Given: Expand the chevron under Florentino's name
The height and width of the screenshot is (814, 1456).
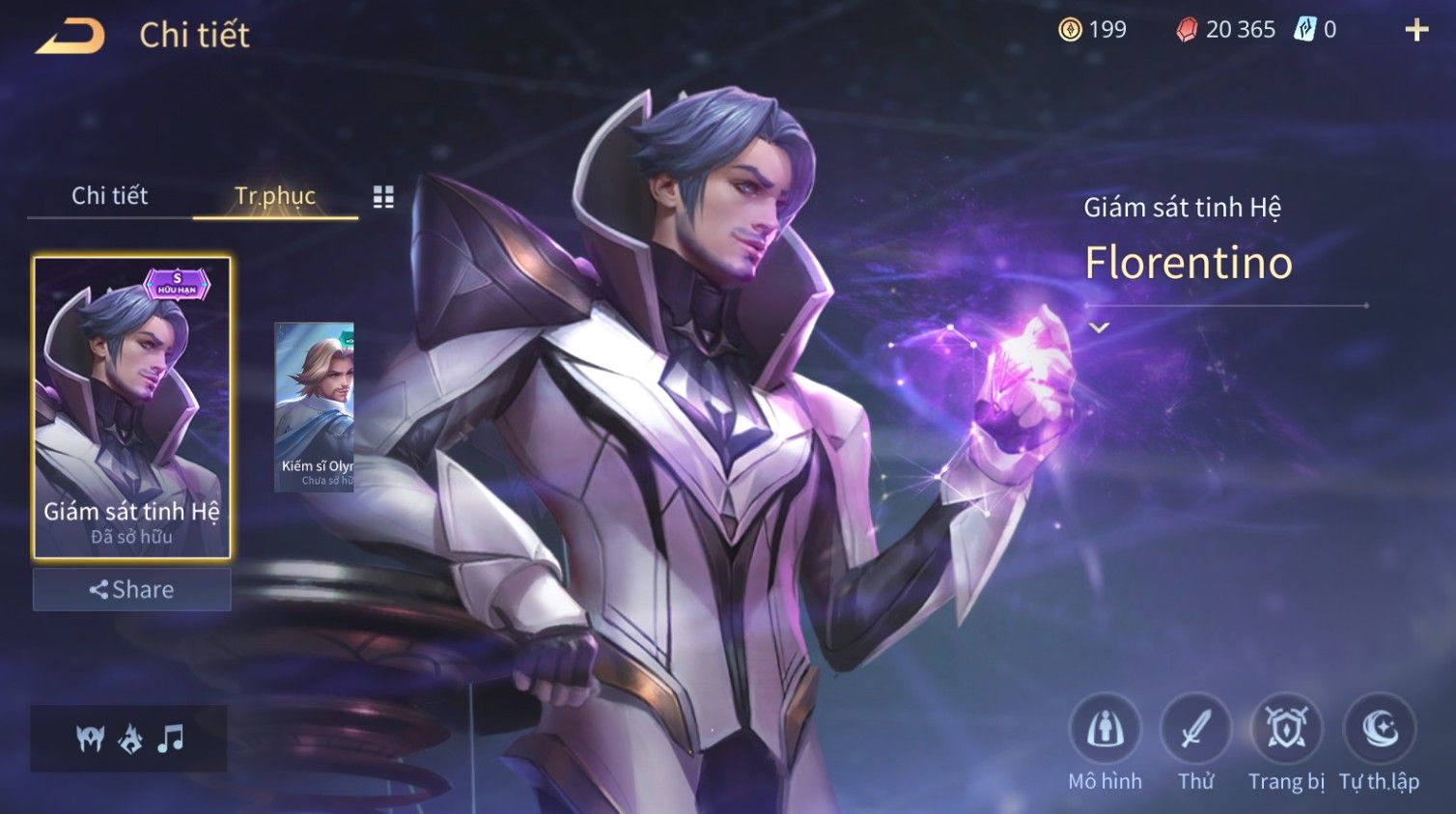Looking at the screenshot, I should tap(1099, 328).
